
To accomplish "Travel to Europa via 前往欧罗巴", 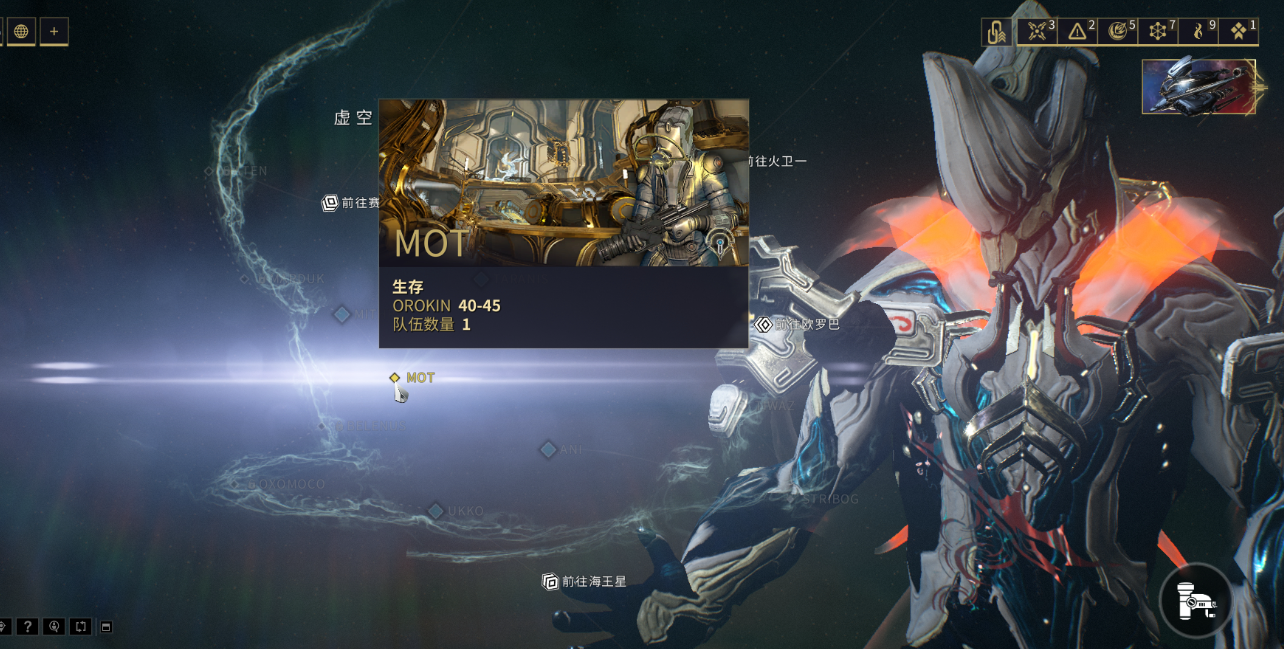I will pyautogui.click(x=797, y=325).
